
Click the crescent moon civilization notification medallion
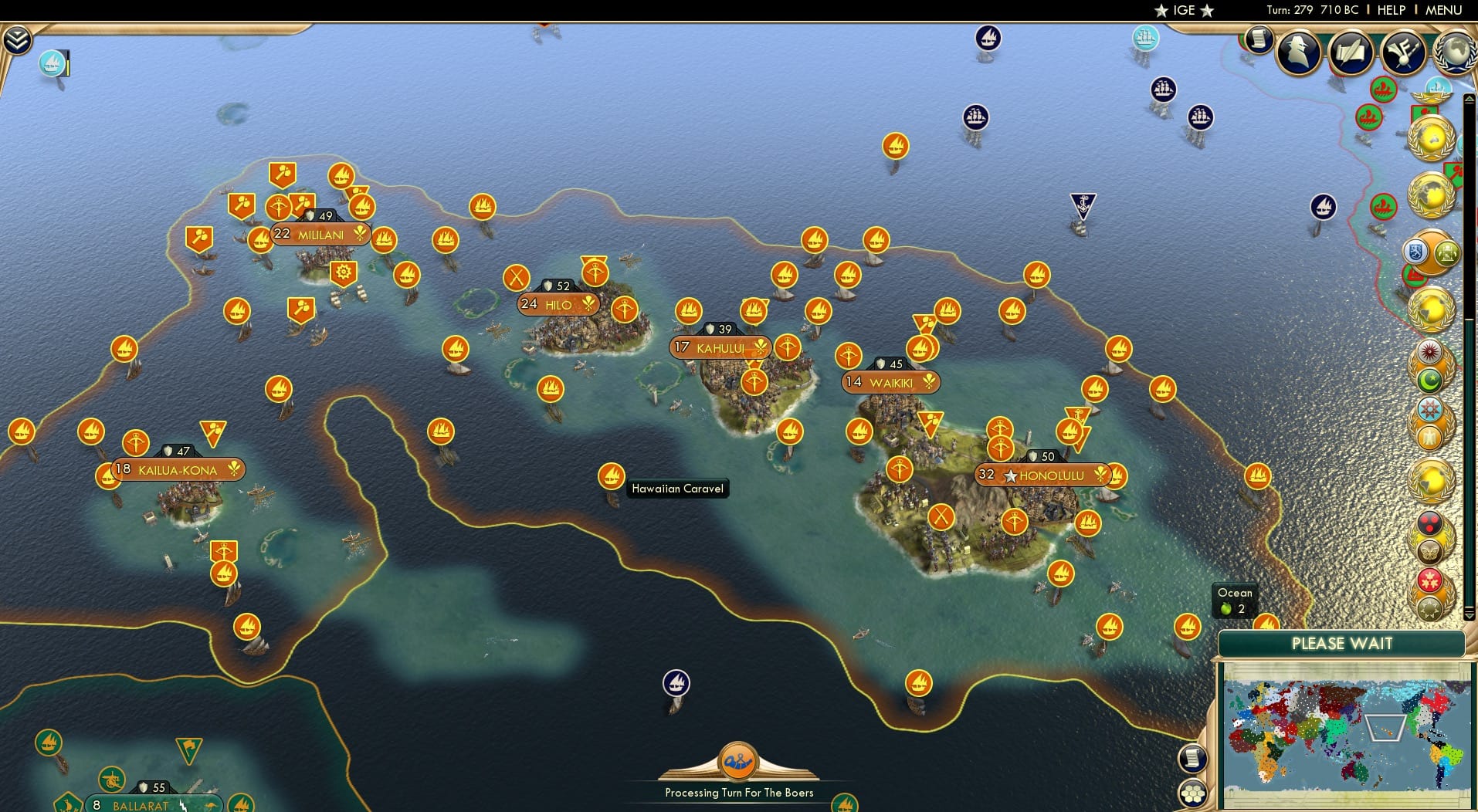click(1430, 382)
